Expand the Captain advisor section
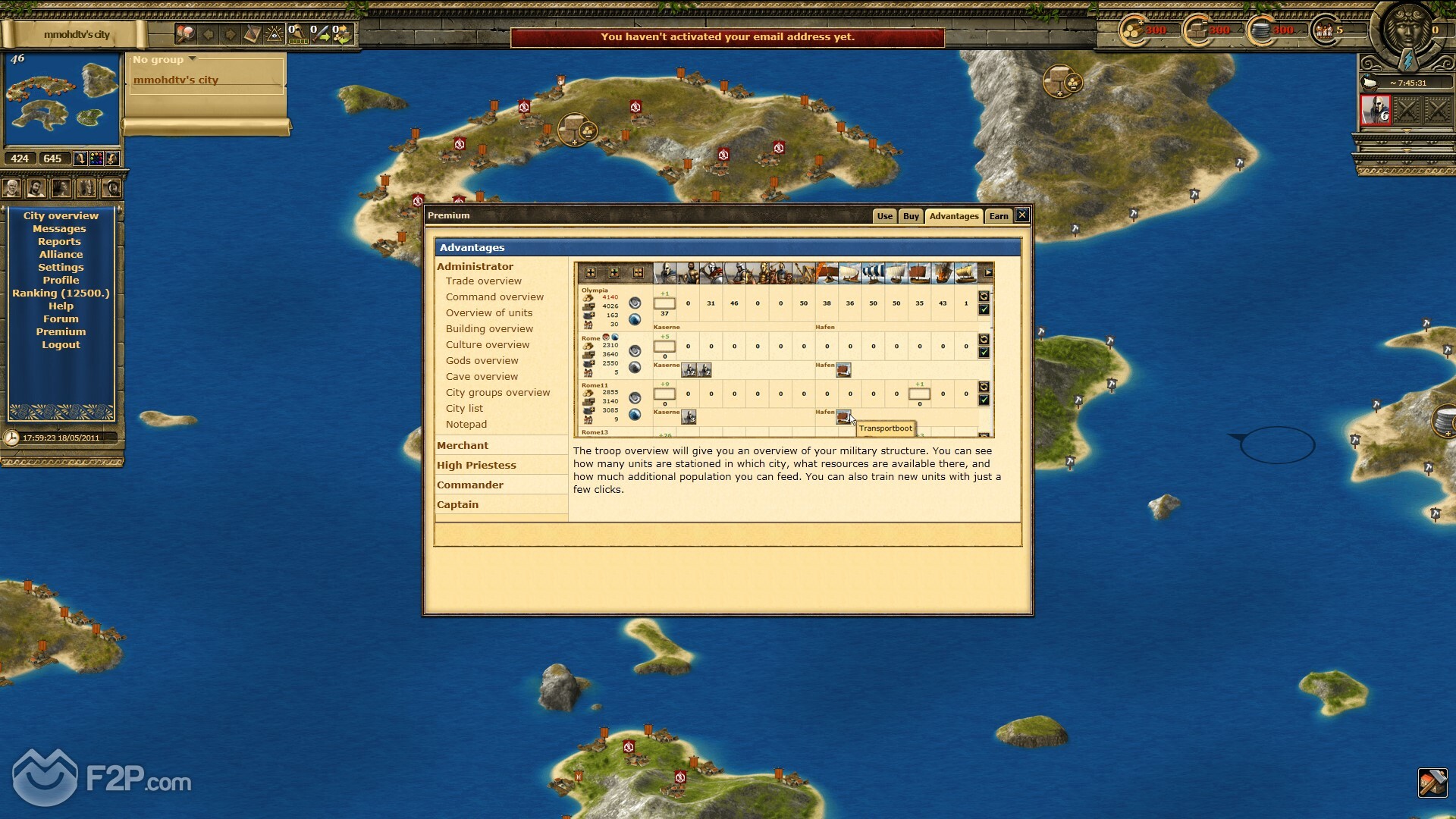This screenshot has height=819, width=1456. (457, 505)
